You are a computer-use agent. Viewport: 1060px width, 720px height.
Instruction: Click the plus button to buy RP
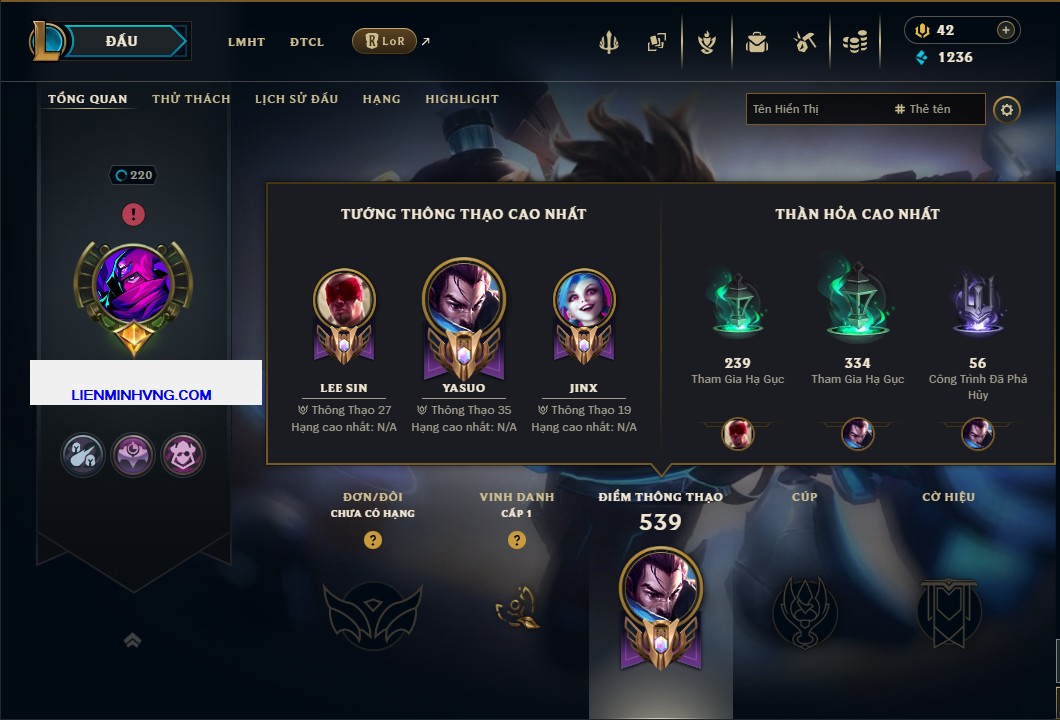pos(1005,30)
